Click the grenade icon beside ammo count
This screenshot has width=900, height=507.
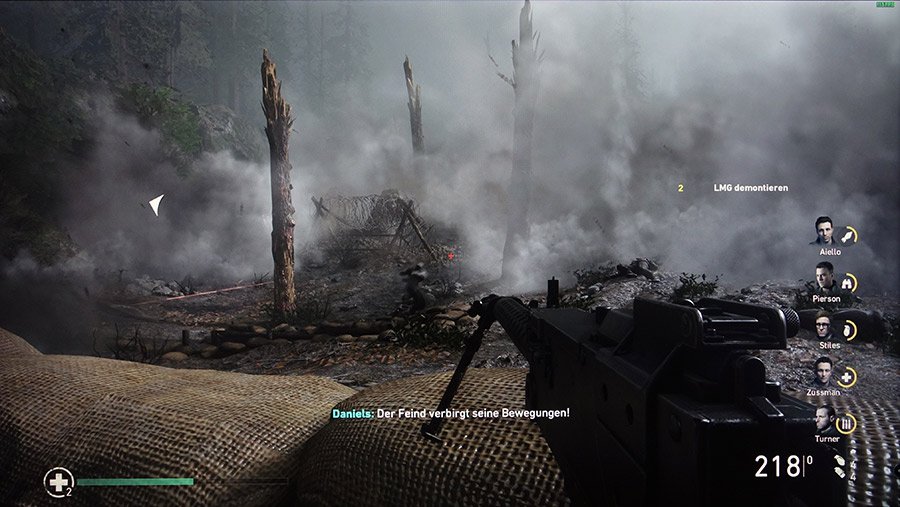pos(840,466)
